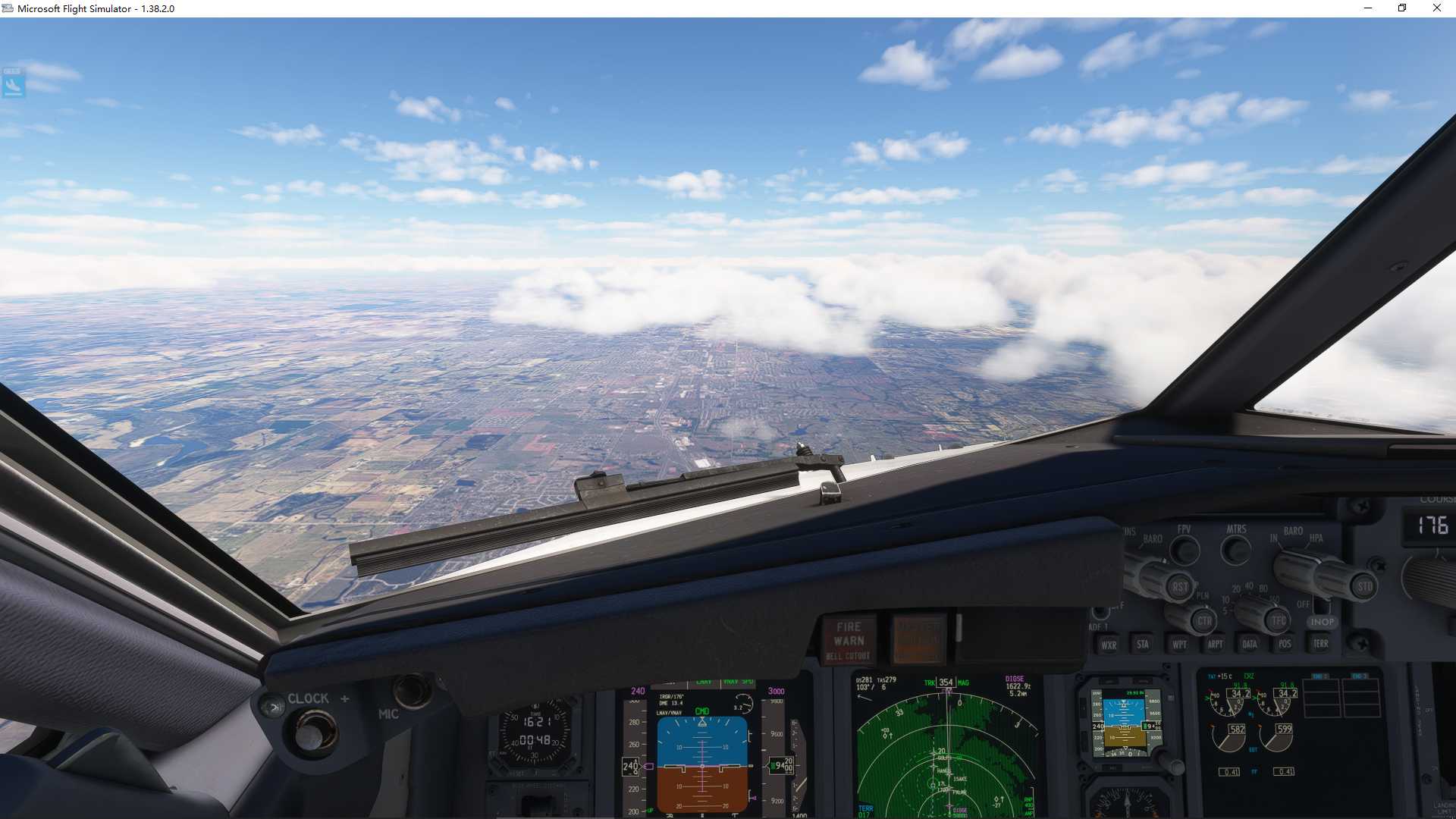The height and width of the screenshot is (819, 1456).
Task: Enable the STA station display button
Action: 1143,645
